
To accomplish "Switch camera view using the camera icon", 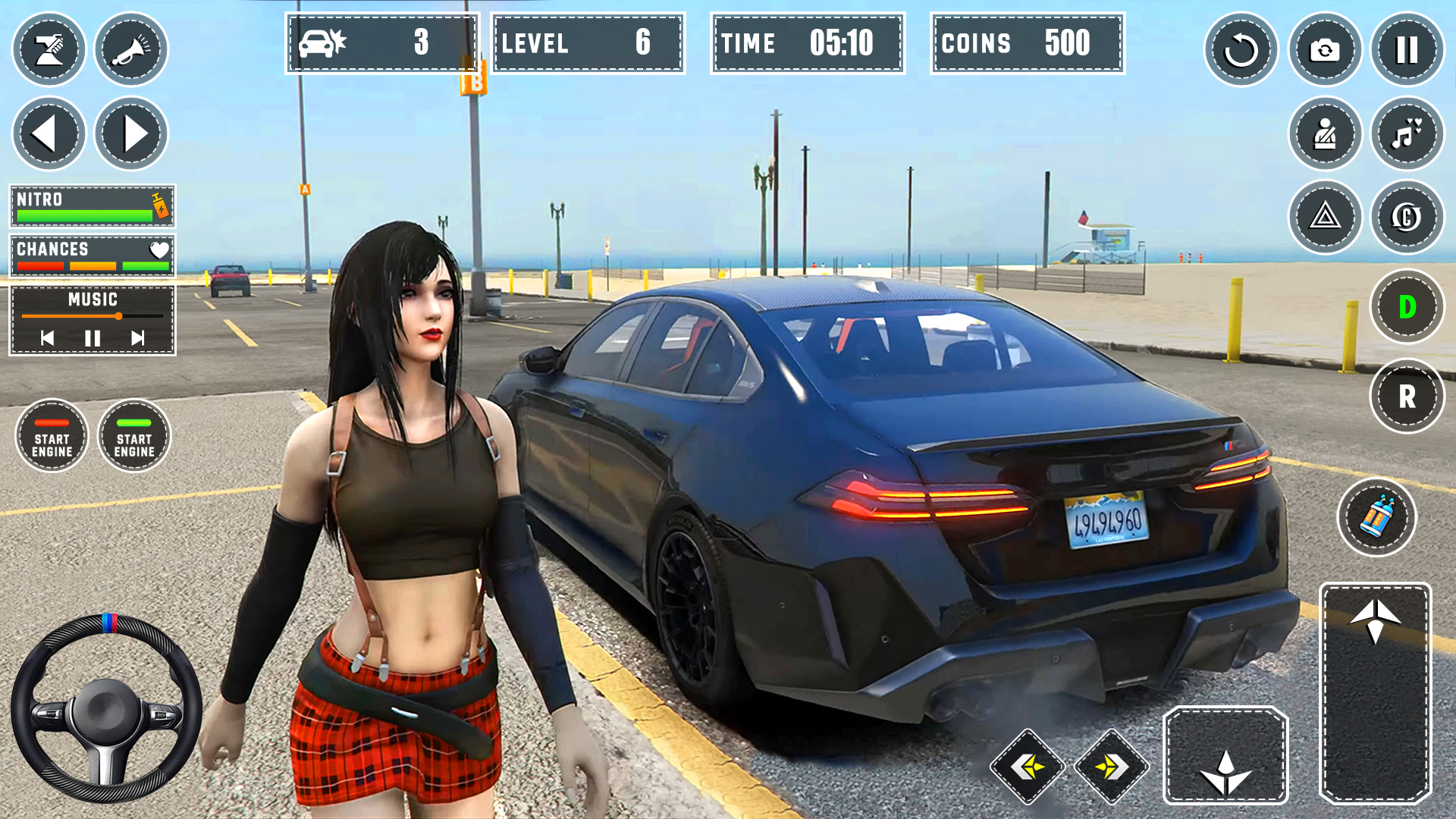I will pyautogui.click(x=1325, y=49).
